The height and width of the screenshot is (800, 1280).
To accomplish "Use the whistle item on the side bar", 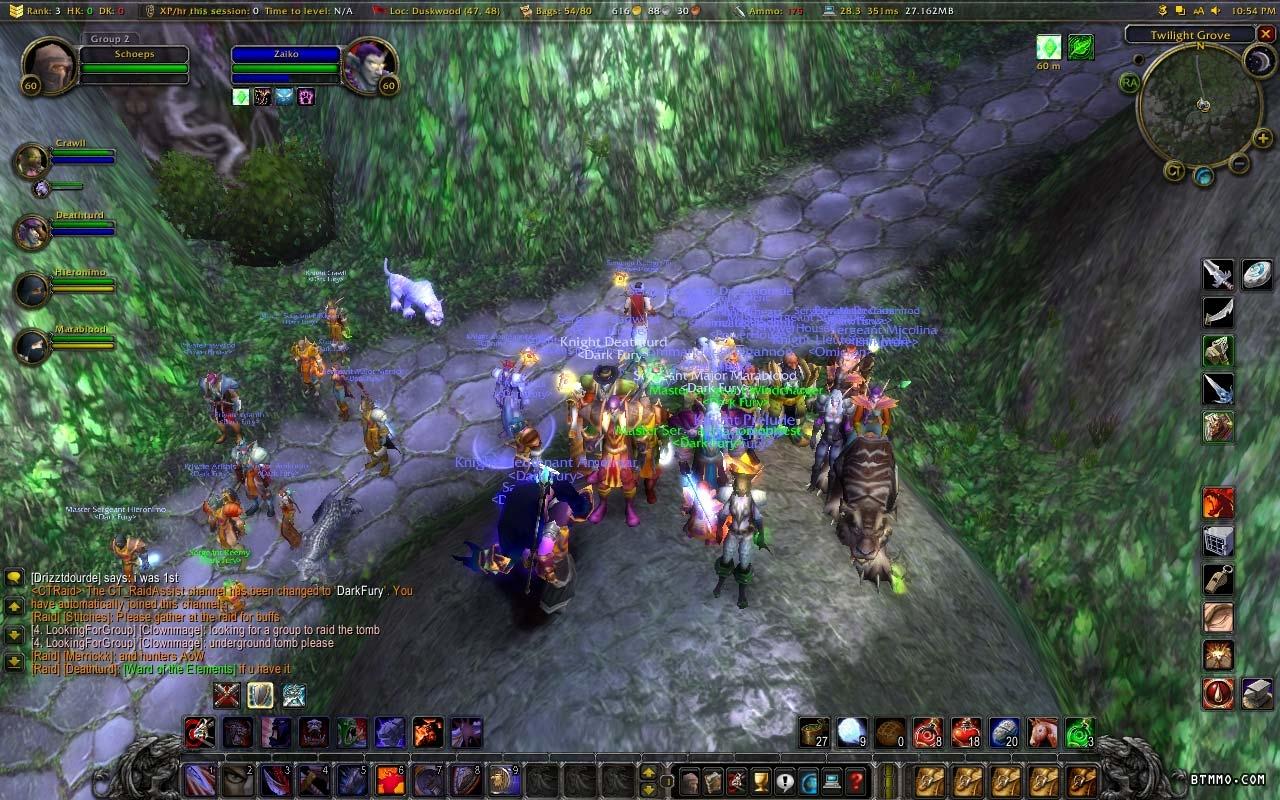I will pyautogui.click(x=1218, y=580).
